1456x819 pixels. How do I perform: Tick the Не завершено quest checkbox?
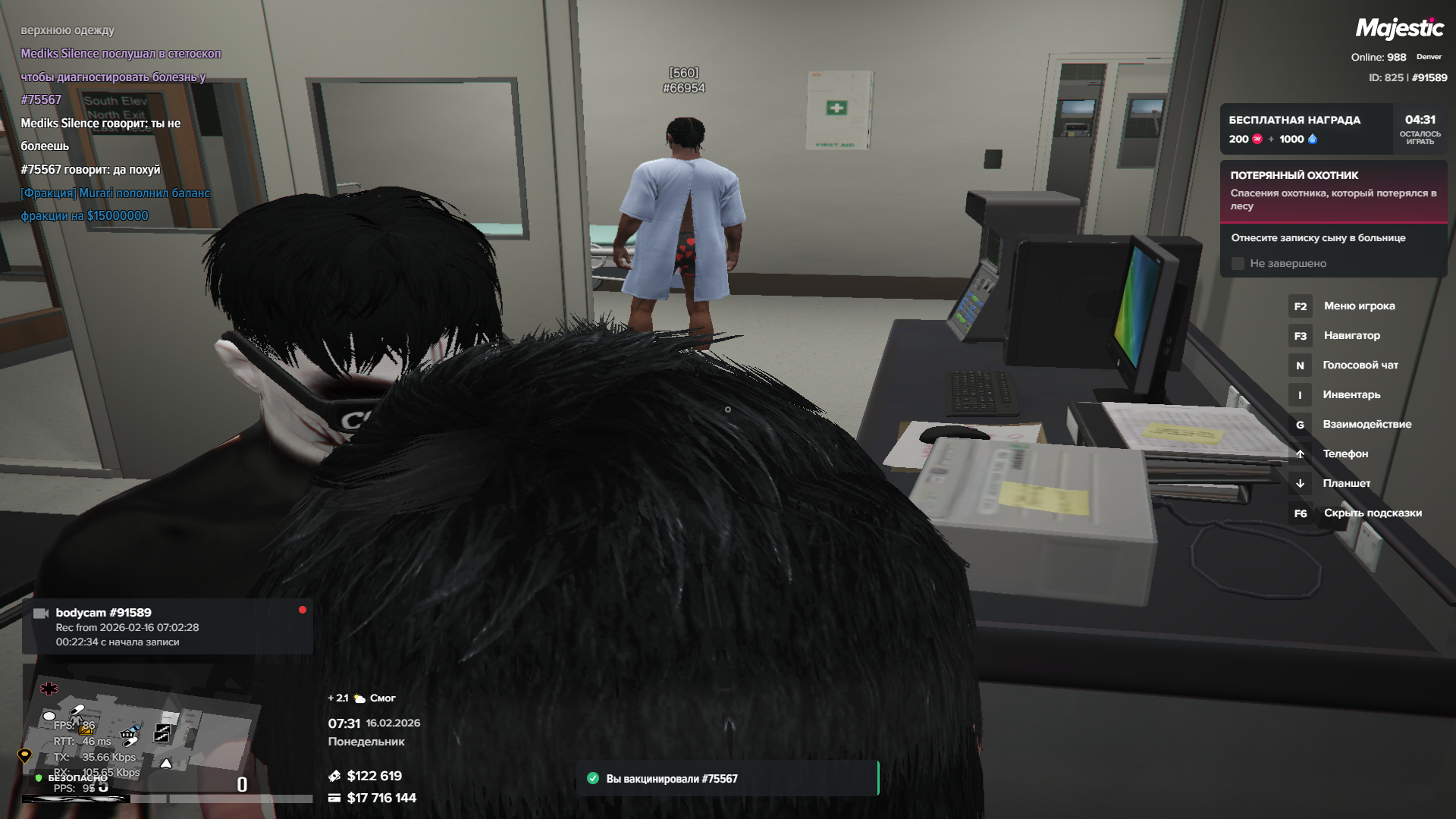[x=1238, y=264]
